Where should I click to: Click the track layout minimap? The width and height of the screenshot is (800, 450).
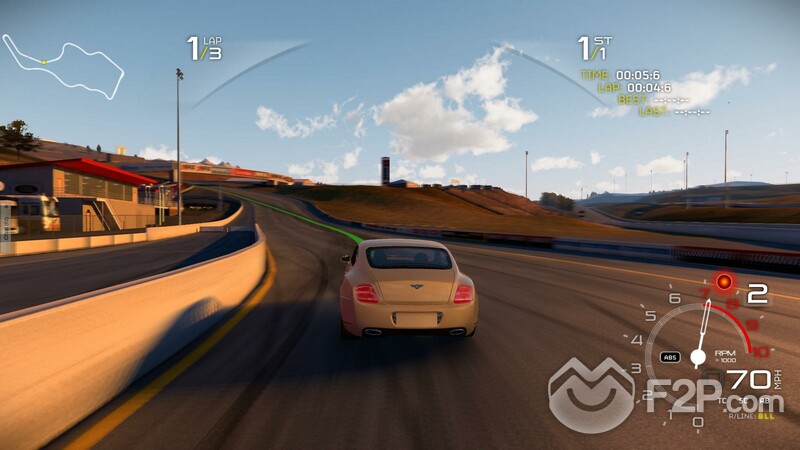click(62, 66)
